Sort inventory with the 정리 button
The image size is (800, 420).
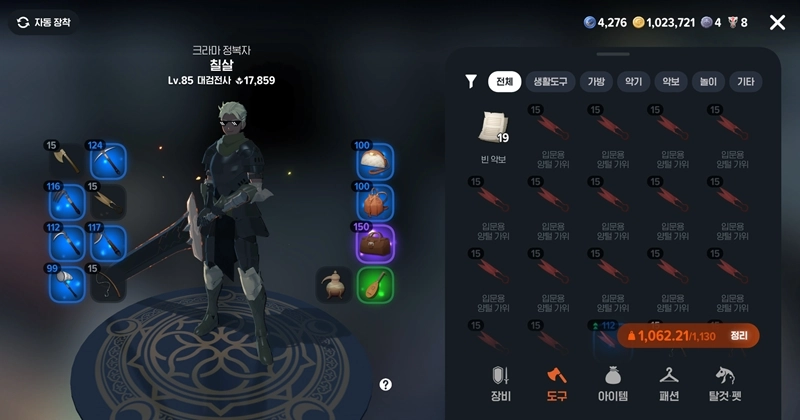pyautogui.click(x=739, y=336)
